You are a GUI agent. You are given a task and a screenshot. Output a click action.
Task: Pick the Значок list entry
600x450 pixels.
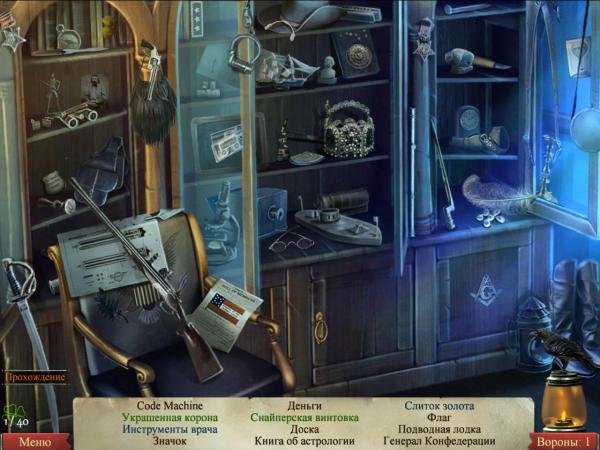[x=170, y=442]
